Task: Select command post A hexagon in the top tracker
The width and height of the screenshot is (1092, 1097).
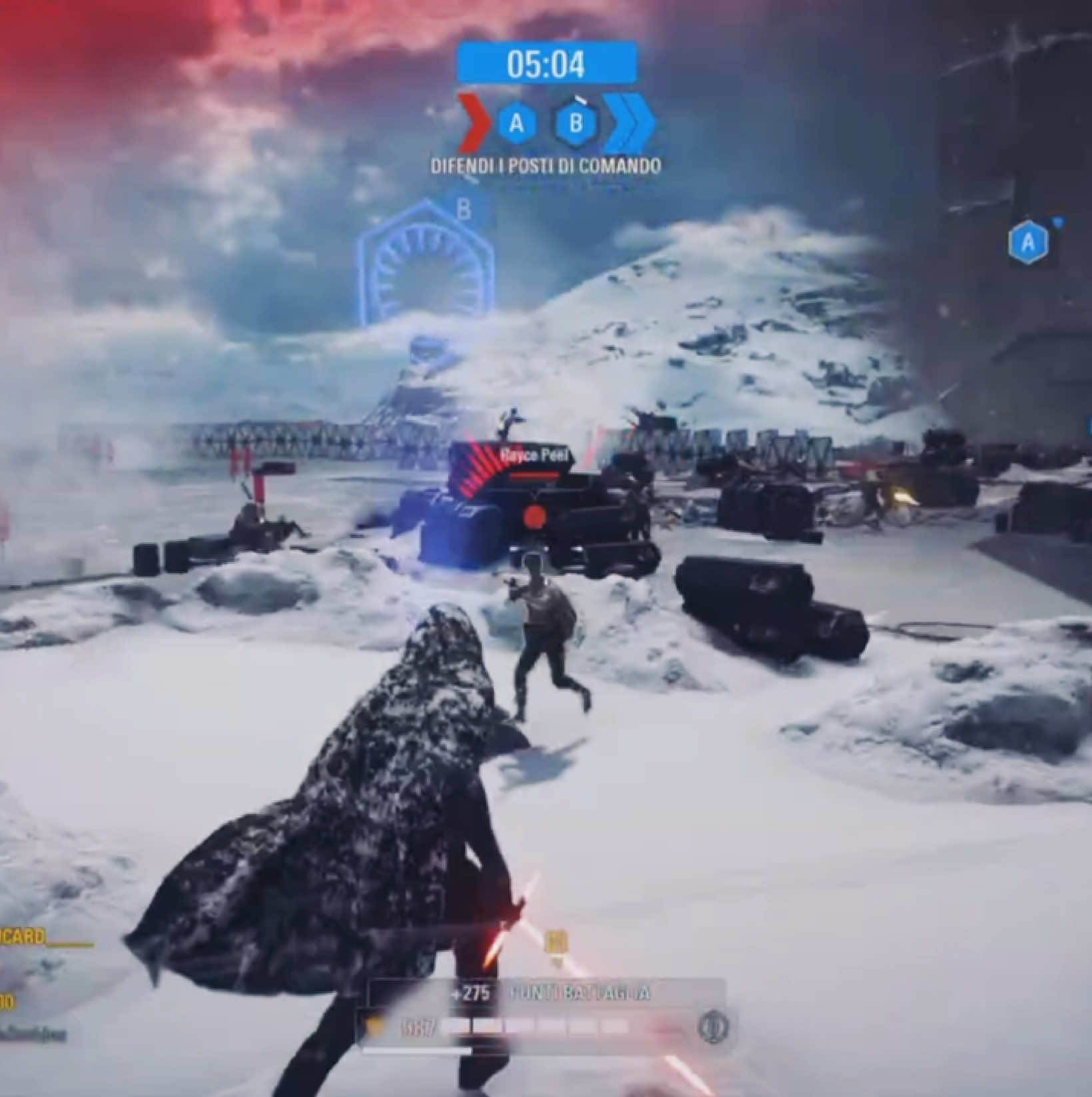Action: pos(516,123)
